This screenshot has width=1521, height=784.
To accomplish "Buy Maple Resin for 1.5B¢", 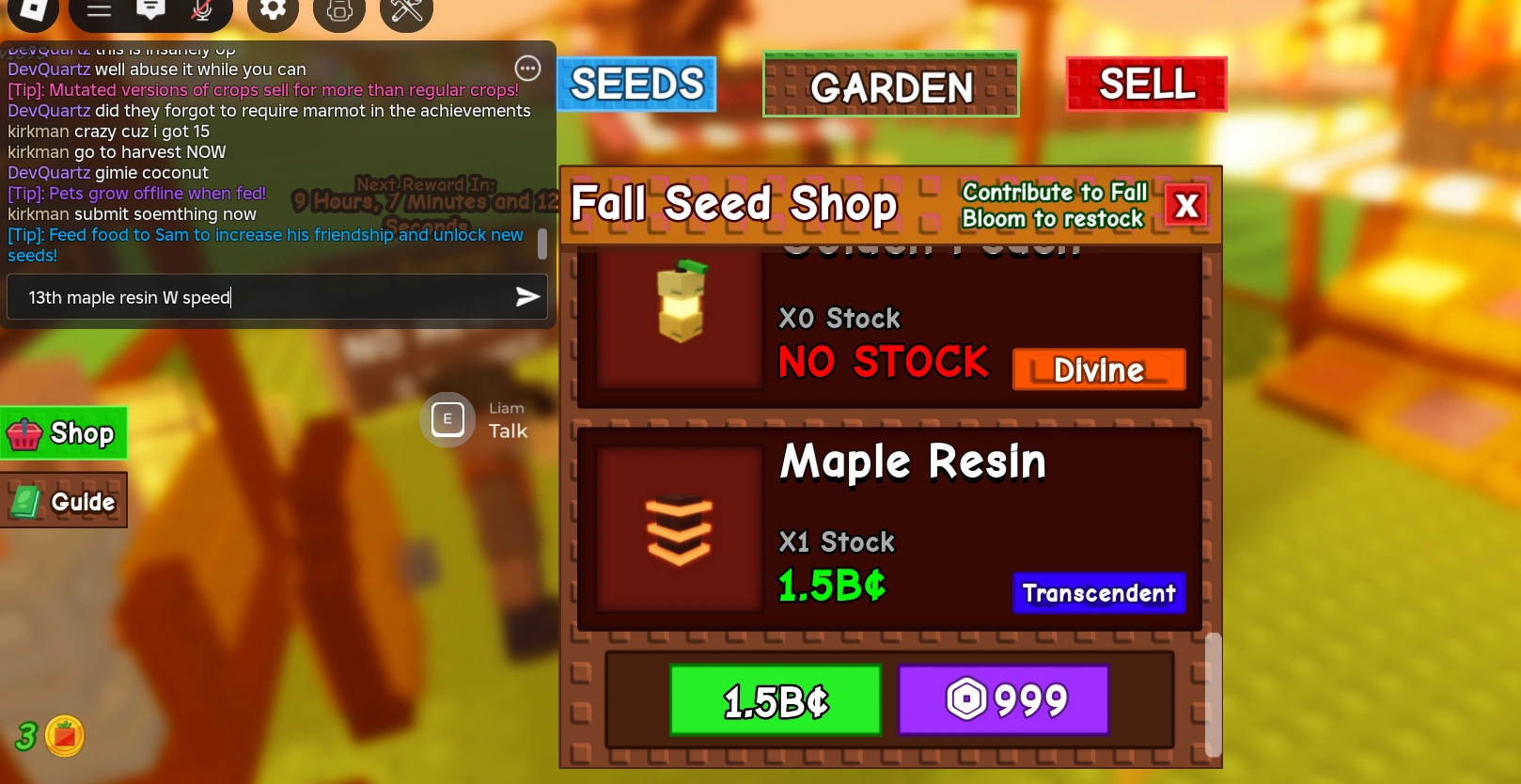I will click(775, 699).
